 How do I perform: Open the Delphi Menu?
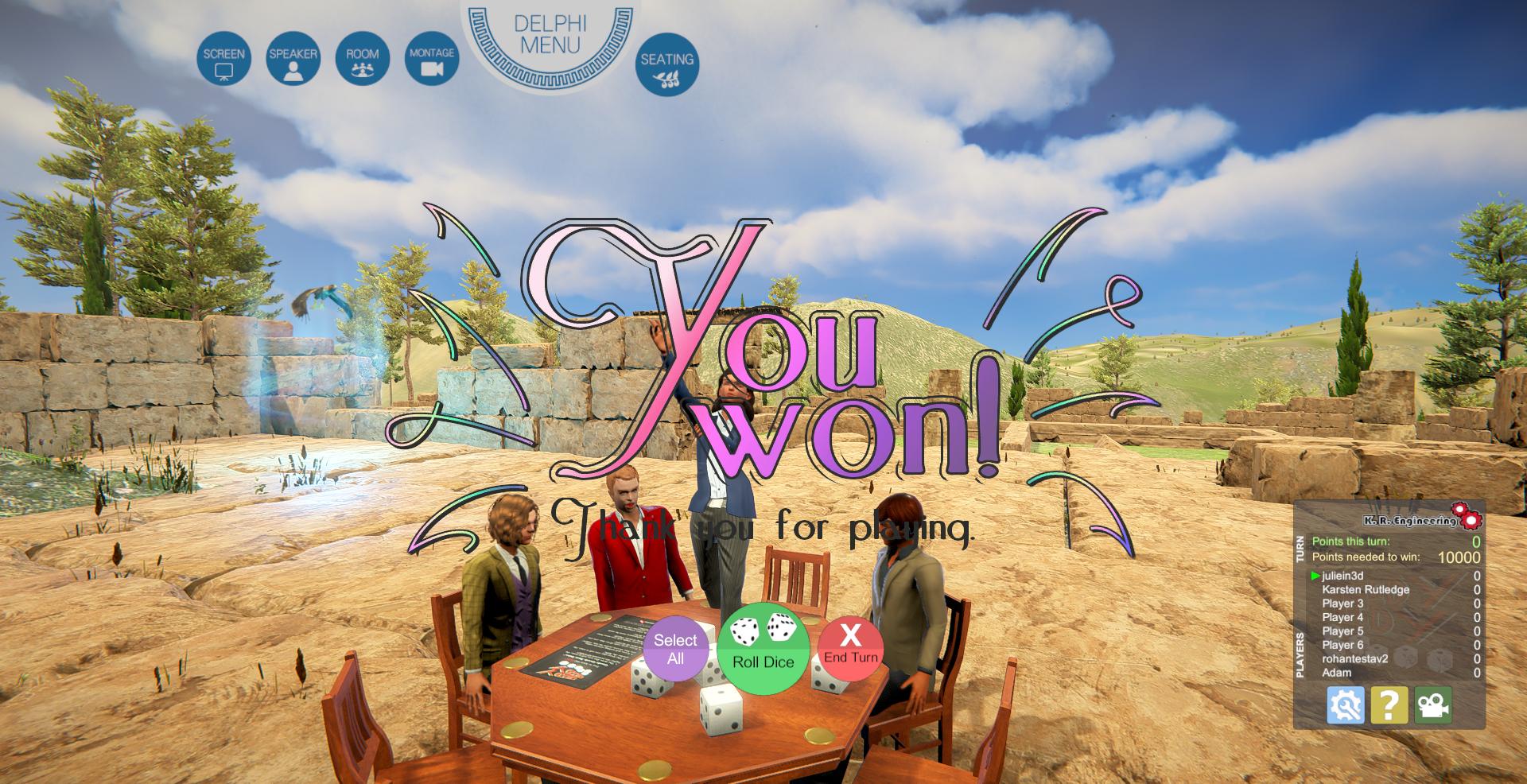[x=550, y=36]
